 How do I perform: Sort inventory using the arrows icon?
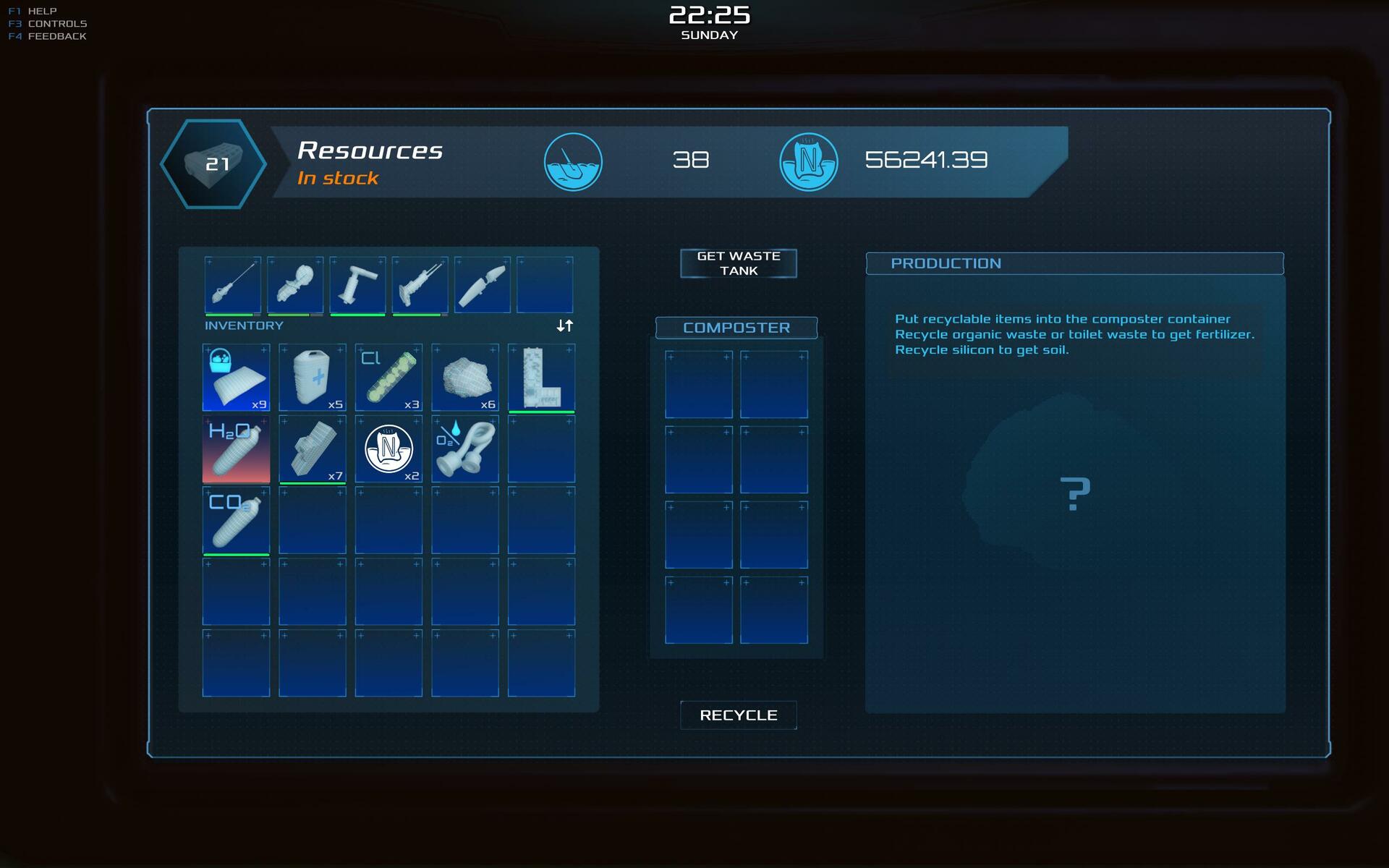pos(564,325)
